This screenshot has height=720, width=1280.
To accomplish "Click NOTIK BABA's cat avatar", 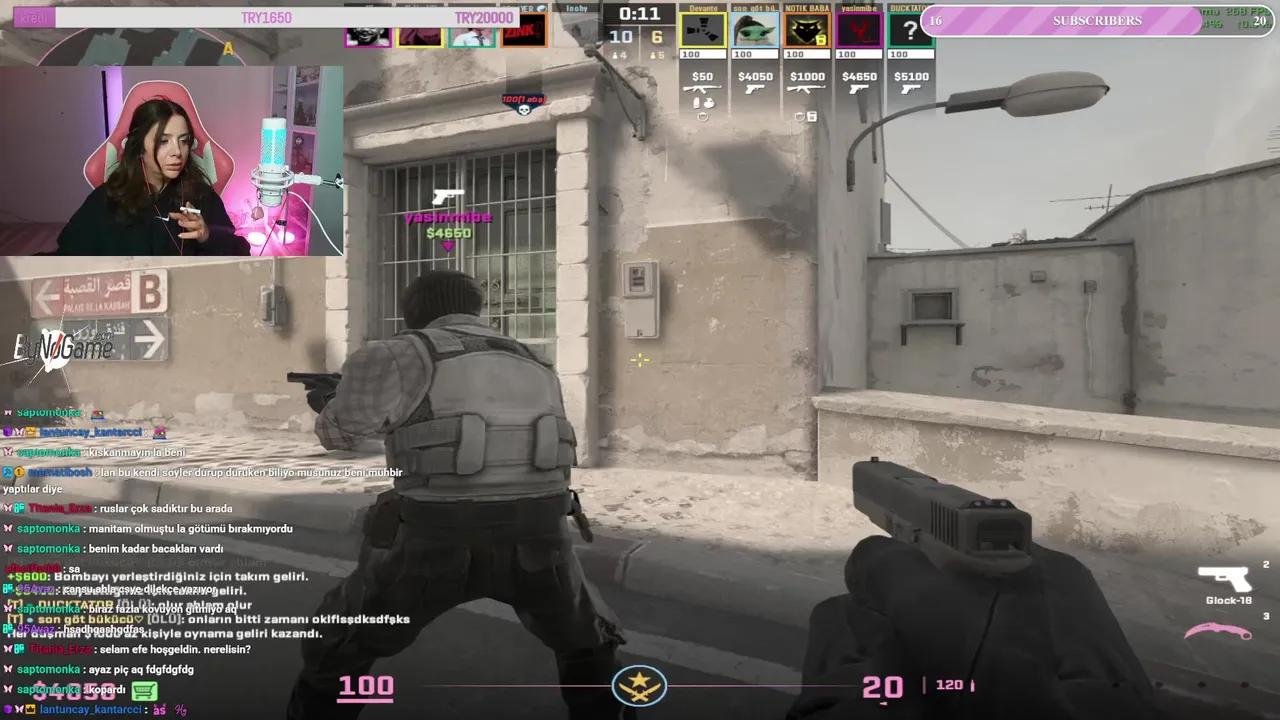I will (x=806, y=28).
